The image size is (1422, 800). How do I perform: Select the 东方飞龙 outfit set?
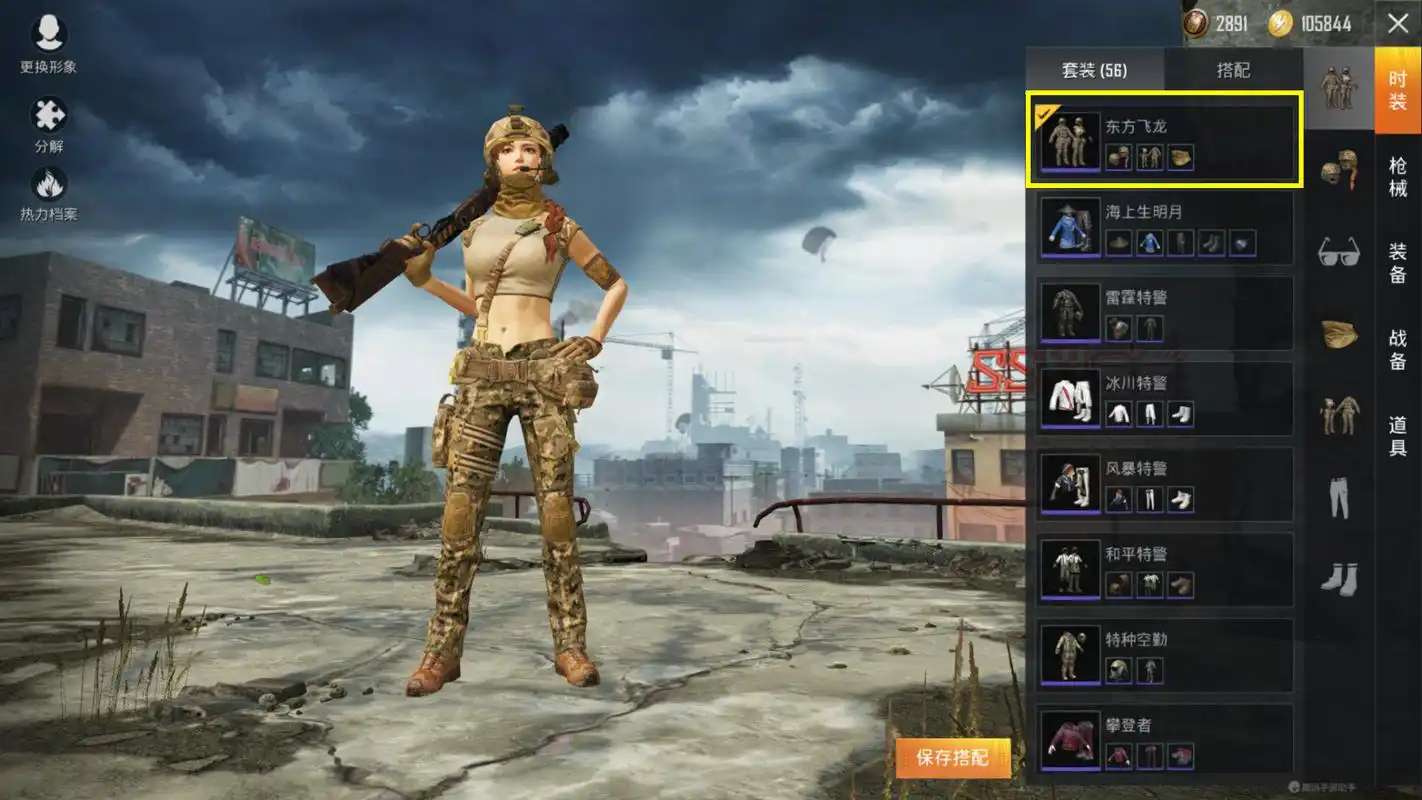pyautogui.click(x=1165, y=141)
